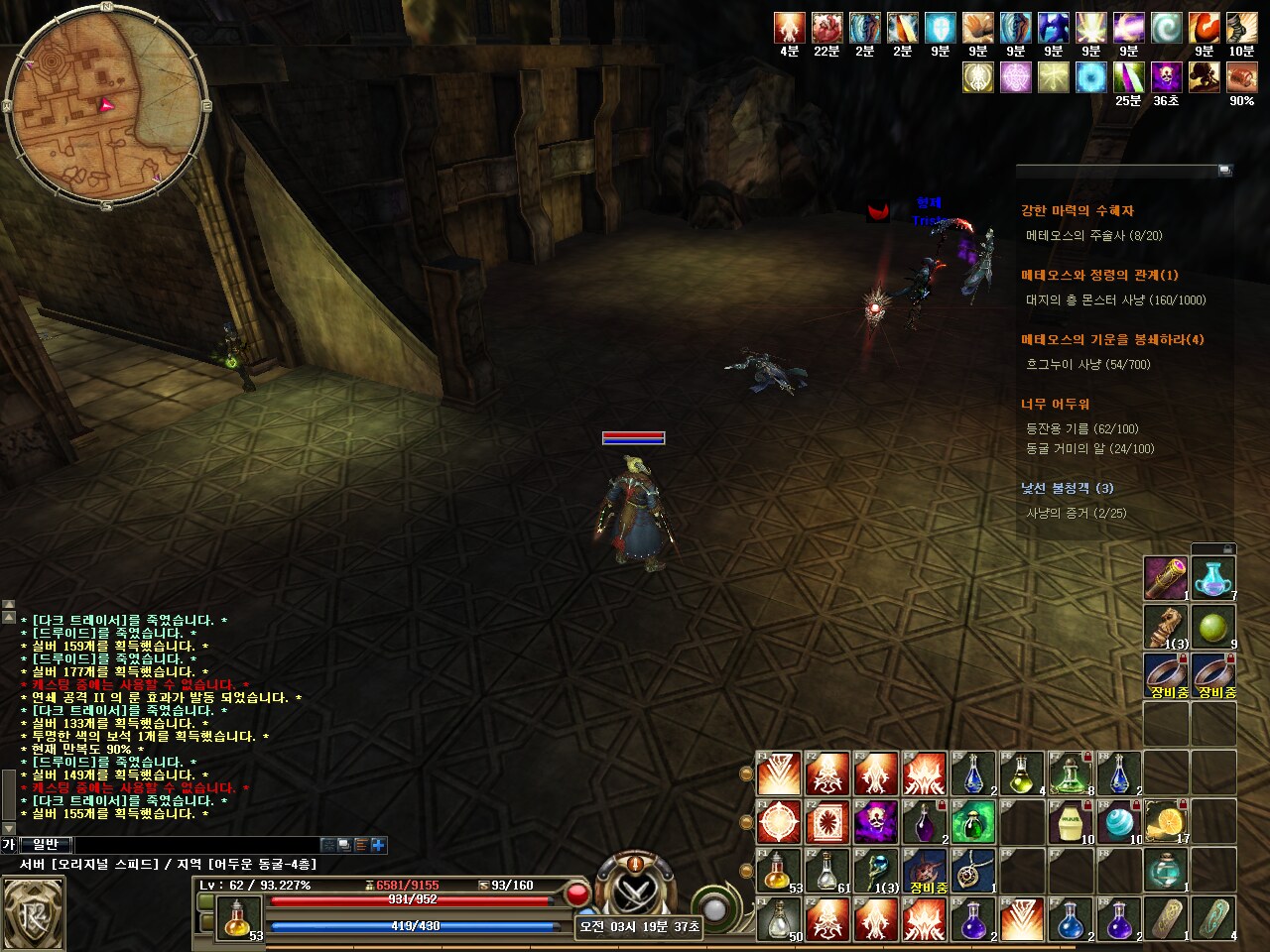The image size is (1270, 952).
Task: Click the purple skull debuff icon showing 36초
Action: [1166, 77]
